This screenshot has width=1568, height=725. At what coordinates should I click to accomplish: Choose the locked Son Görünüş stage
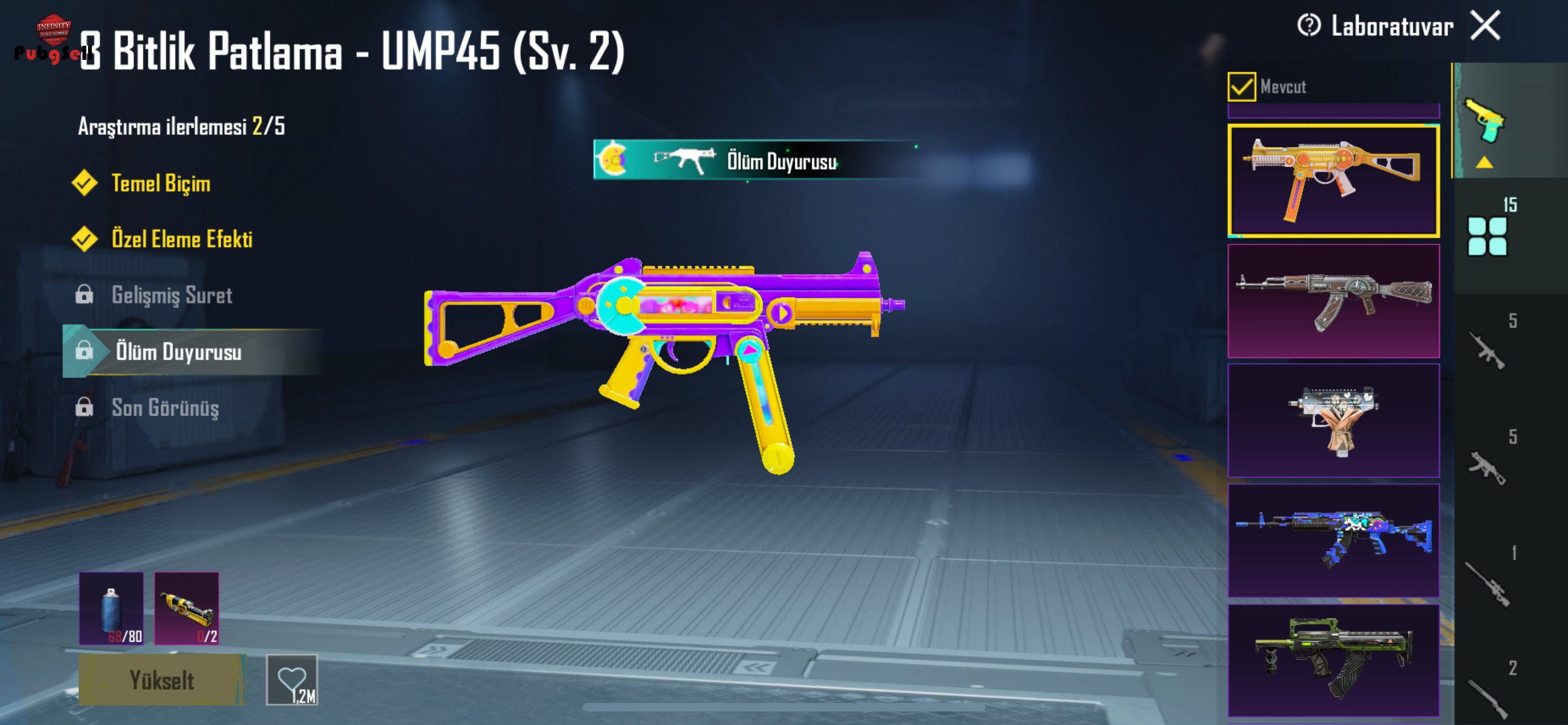click(165, 408)
